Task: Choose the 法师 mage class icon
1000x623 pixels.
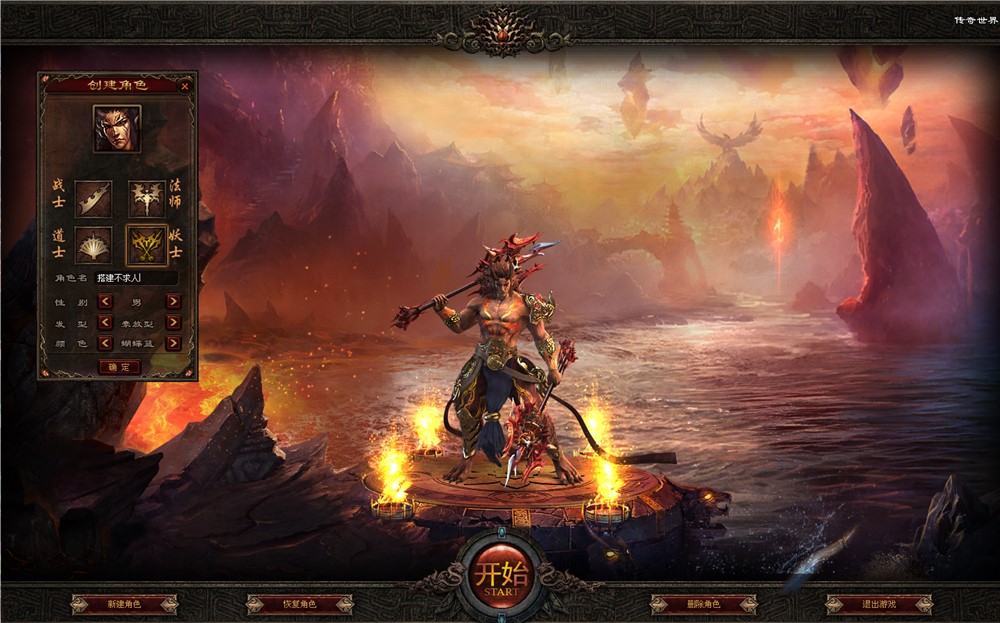Action: (x=146, y=198)
